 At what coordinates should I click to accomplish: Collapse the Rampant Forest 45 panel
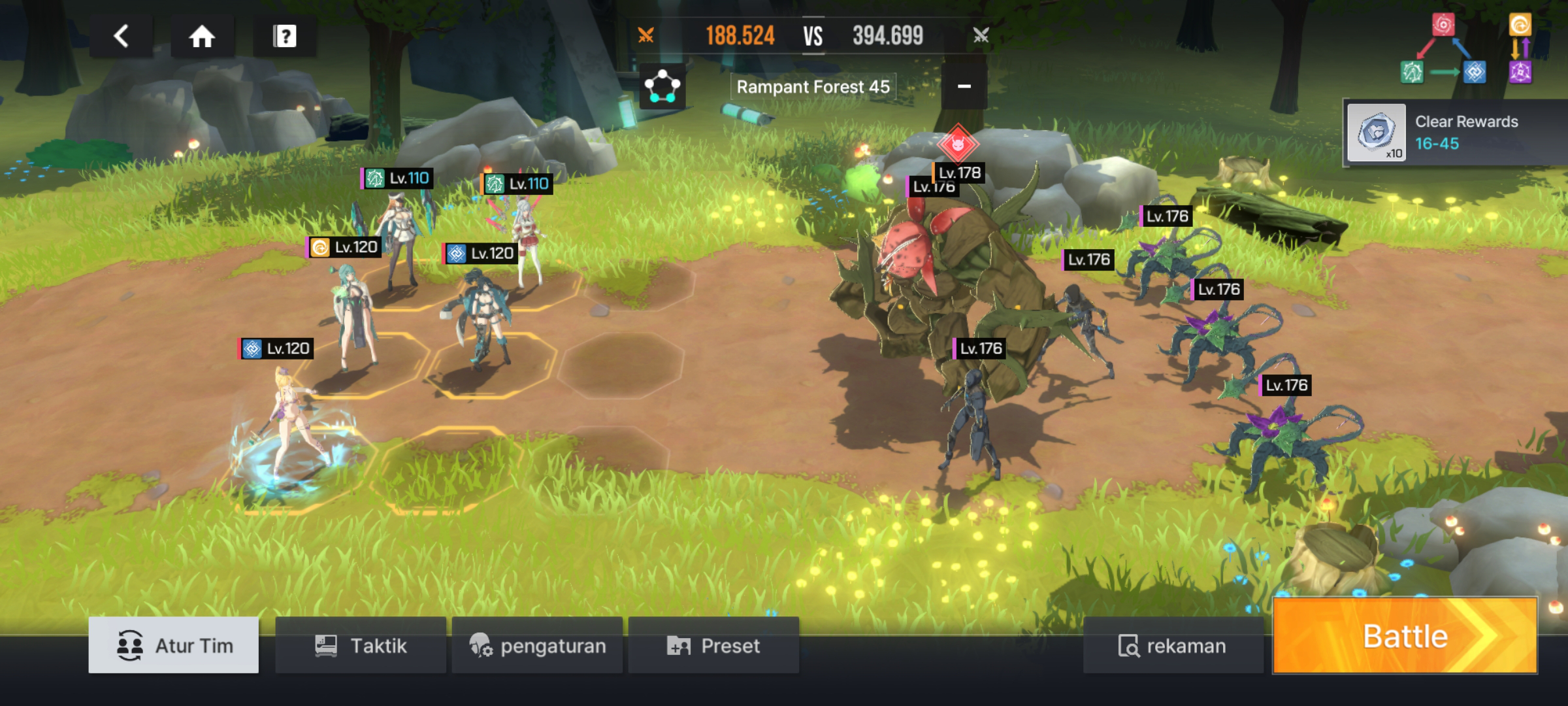964,86
